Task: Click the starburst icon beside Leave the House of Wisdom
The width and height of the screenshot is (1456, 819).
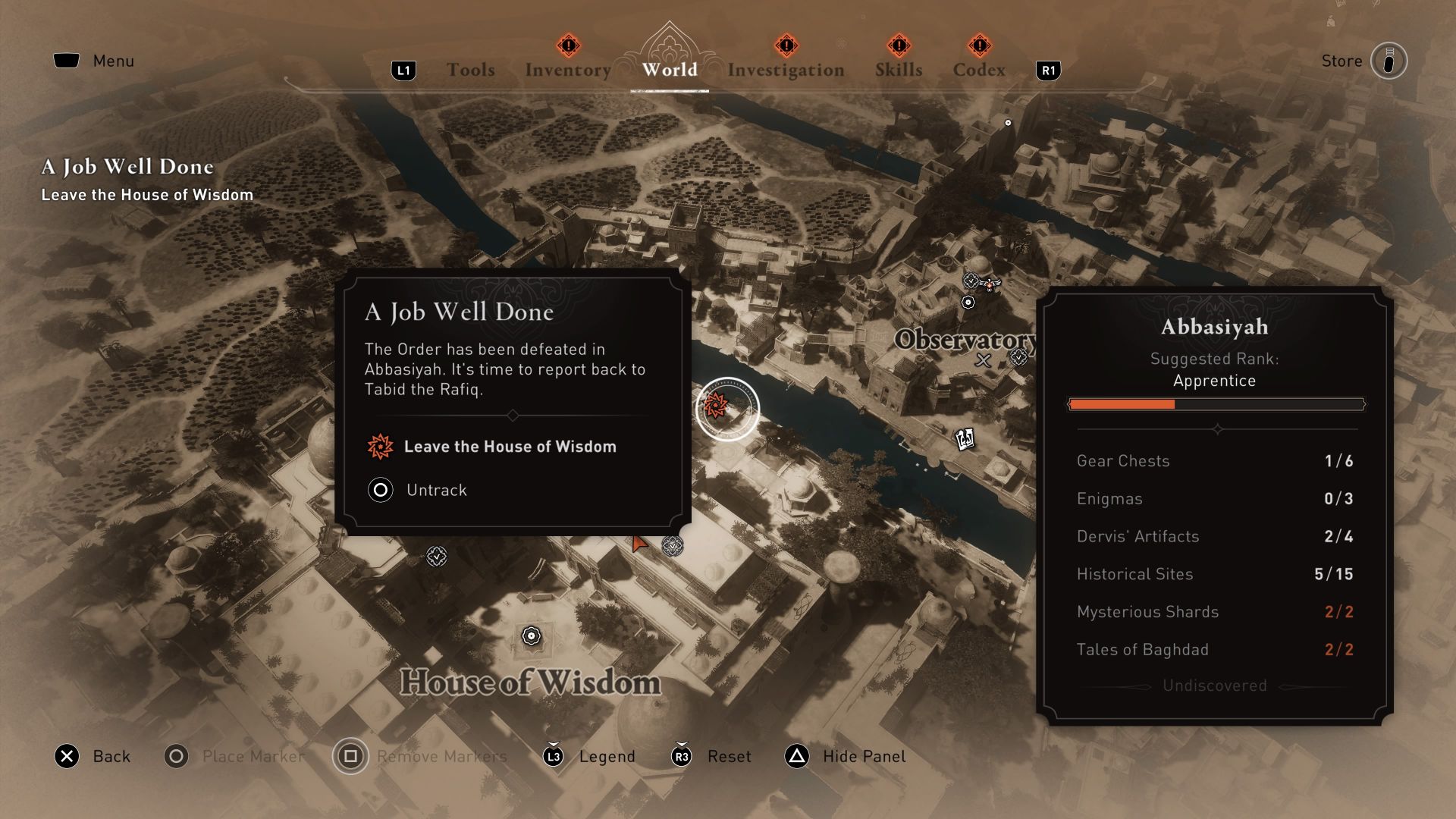Action: (380, 447)
